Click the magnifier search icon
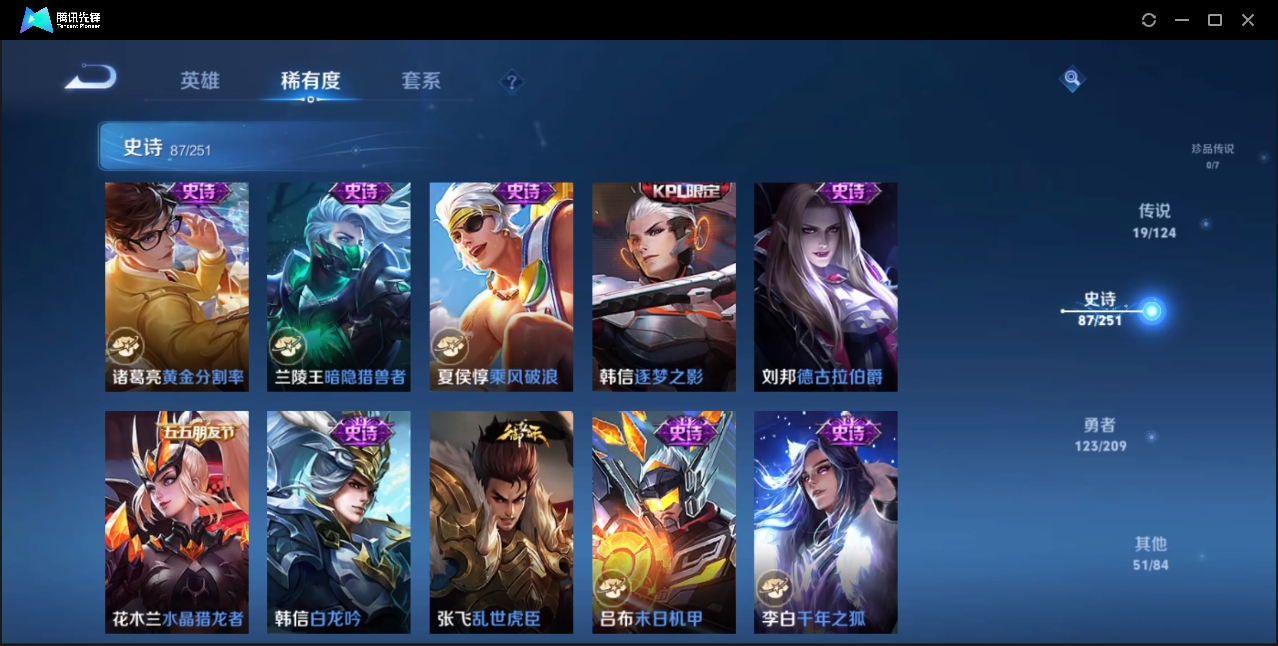Viewport: 1278px width, 646px height. coord(1072,78)
